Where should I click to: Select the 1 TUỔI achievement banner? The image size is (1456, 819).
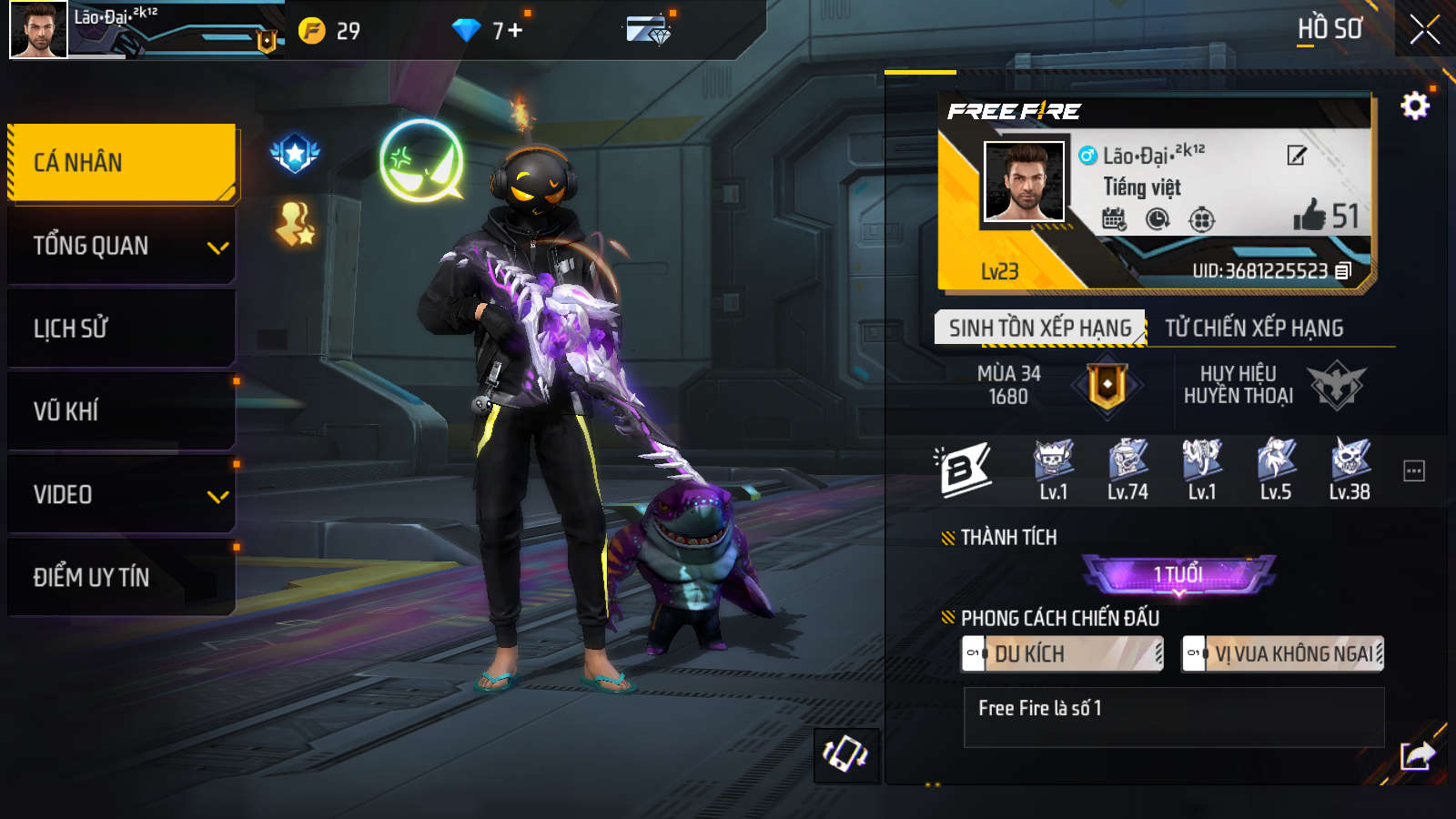point(1178,574)
